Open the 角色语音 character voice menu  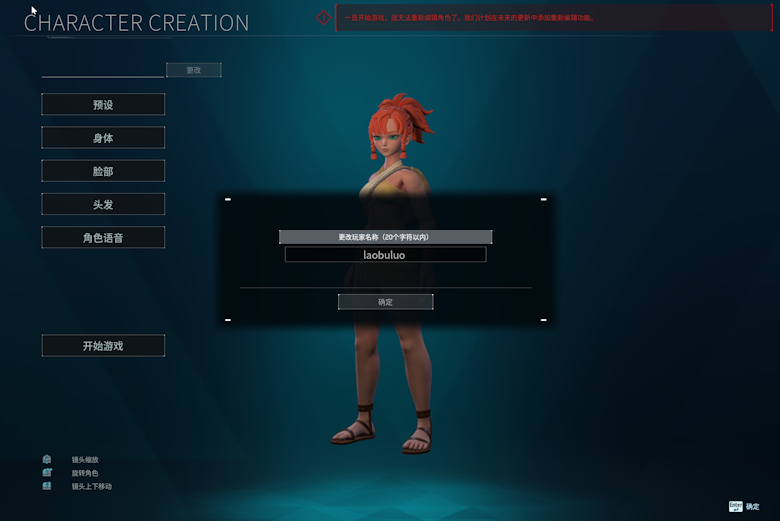[103, 238]
